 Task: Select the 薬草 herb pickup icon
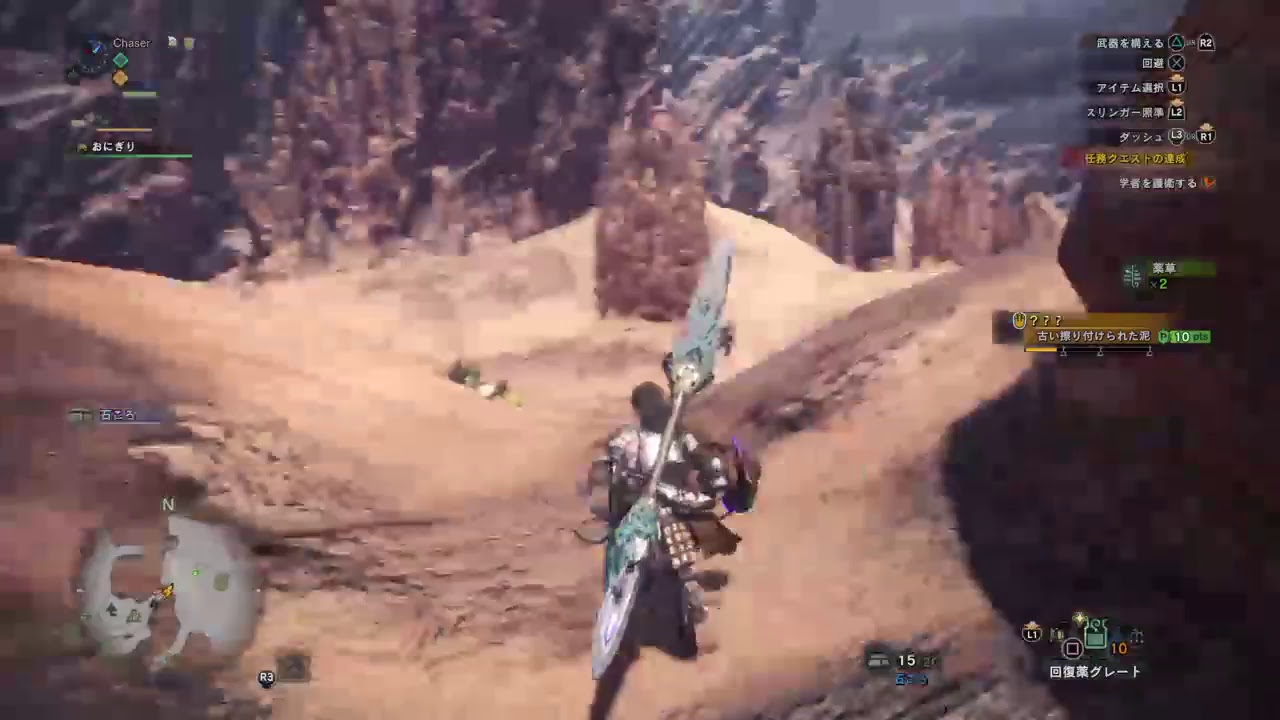click(1133, 277)
